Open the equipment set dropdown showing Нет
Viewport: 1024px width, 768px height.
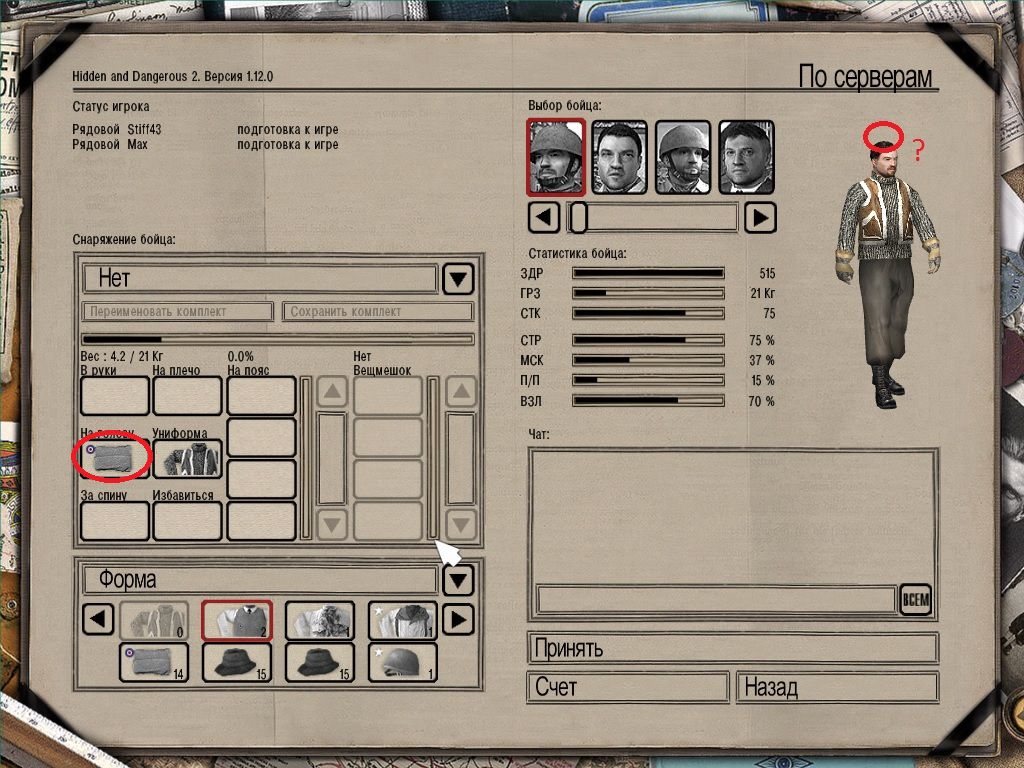pos(457,278)
